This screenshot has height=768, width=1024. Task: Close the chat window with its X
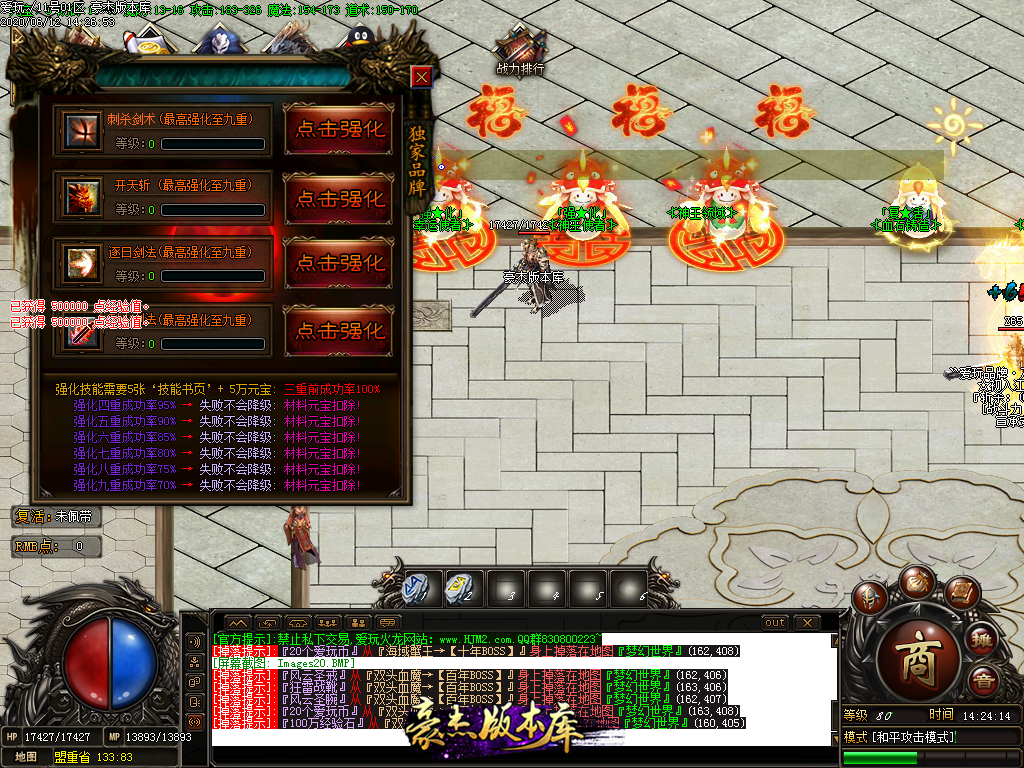[807, 622]
